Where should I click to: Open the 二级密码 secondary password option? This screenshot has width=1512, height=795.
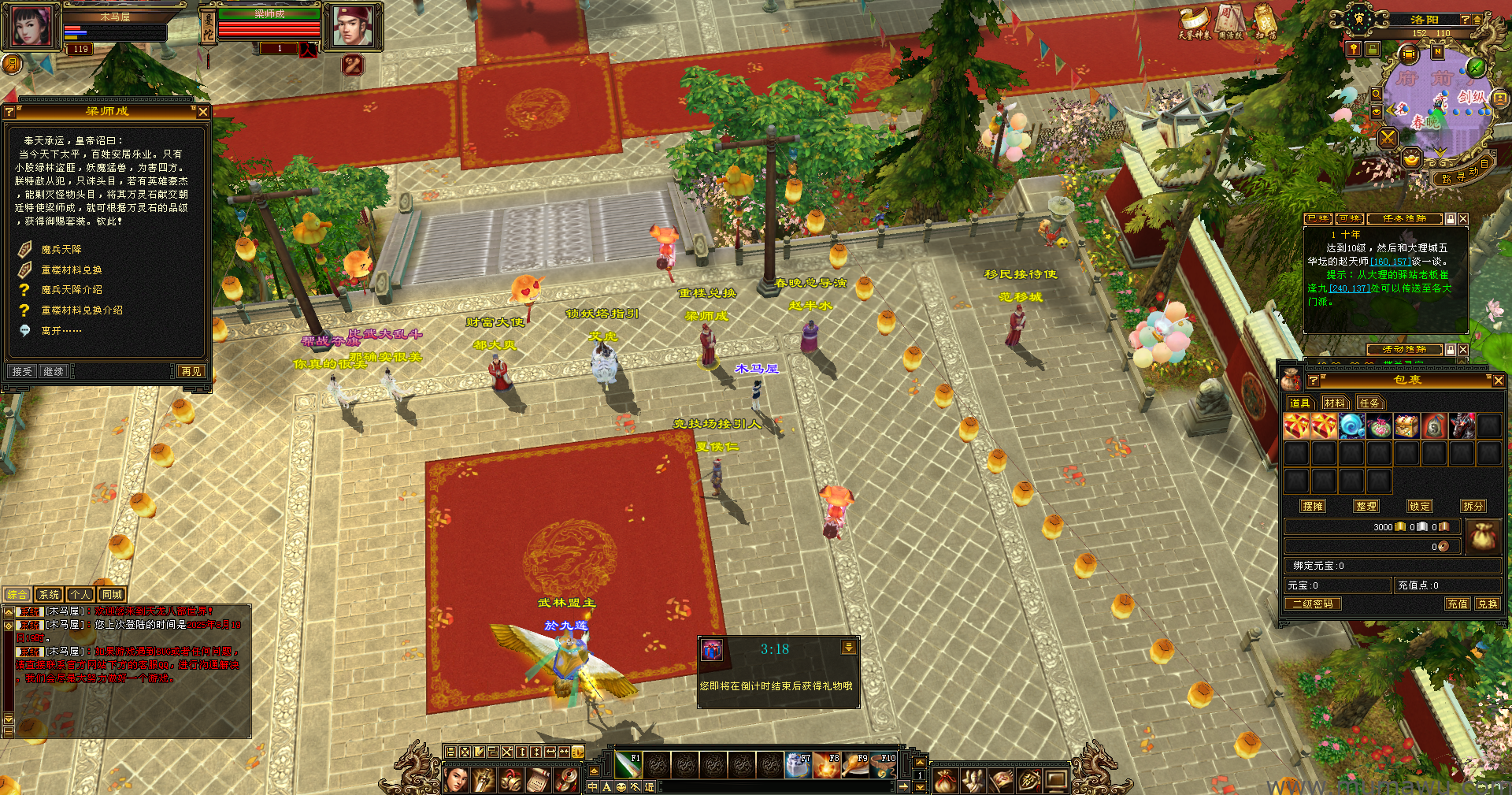1313,604
